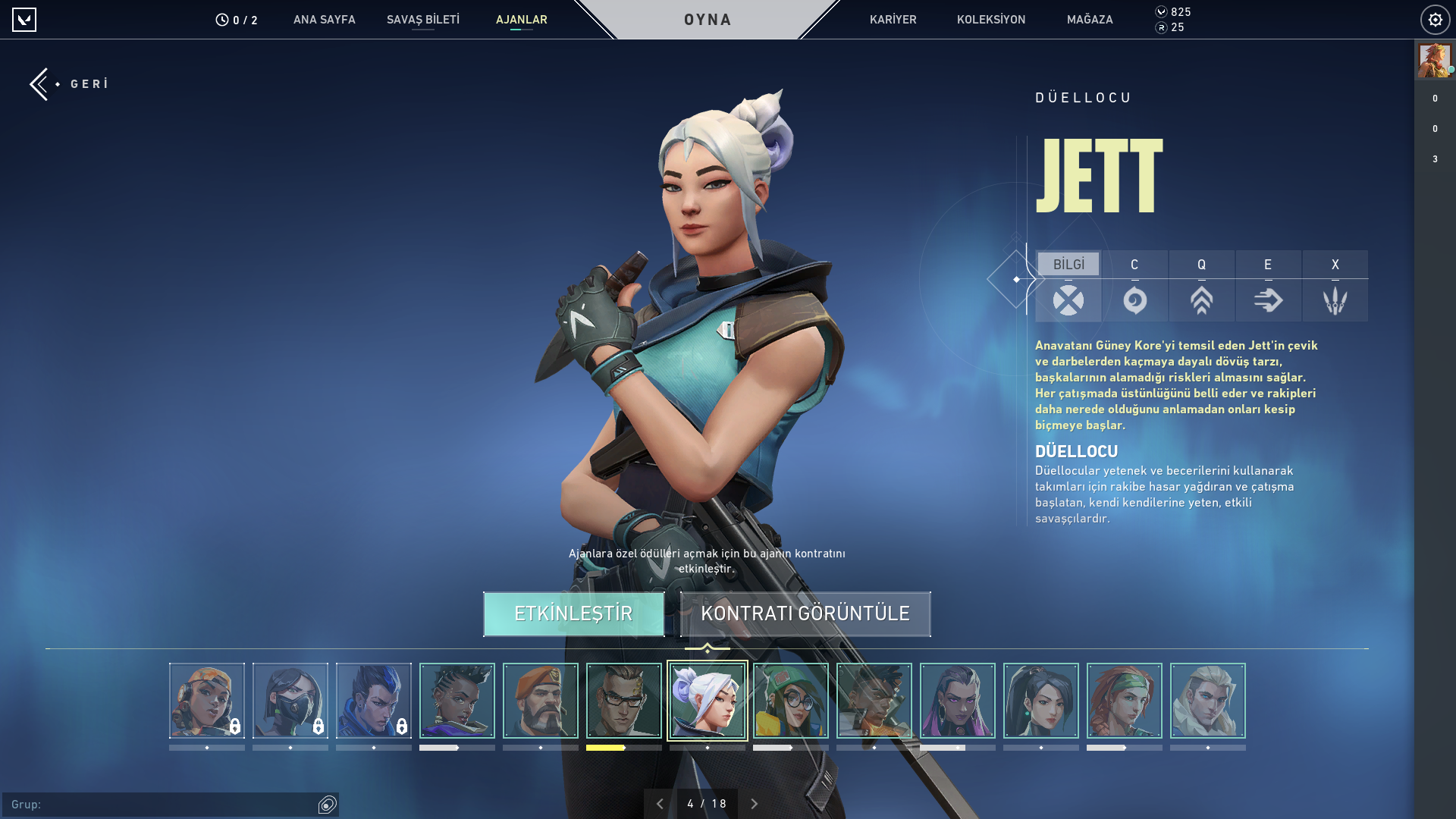Open the OYNA play menu
This screenshot has width=1456, height=819.
(707, 20)
